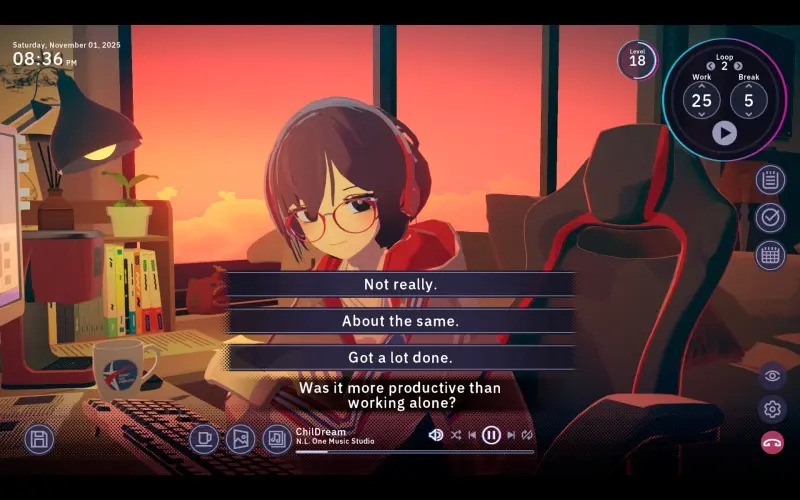
Task: End the call with the red phone button
Action: [771, 442]
